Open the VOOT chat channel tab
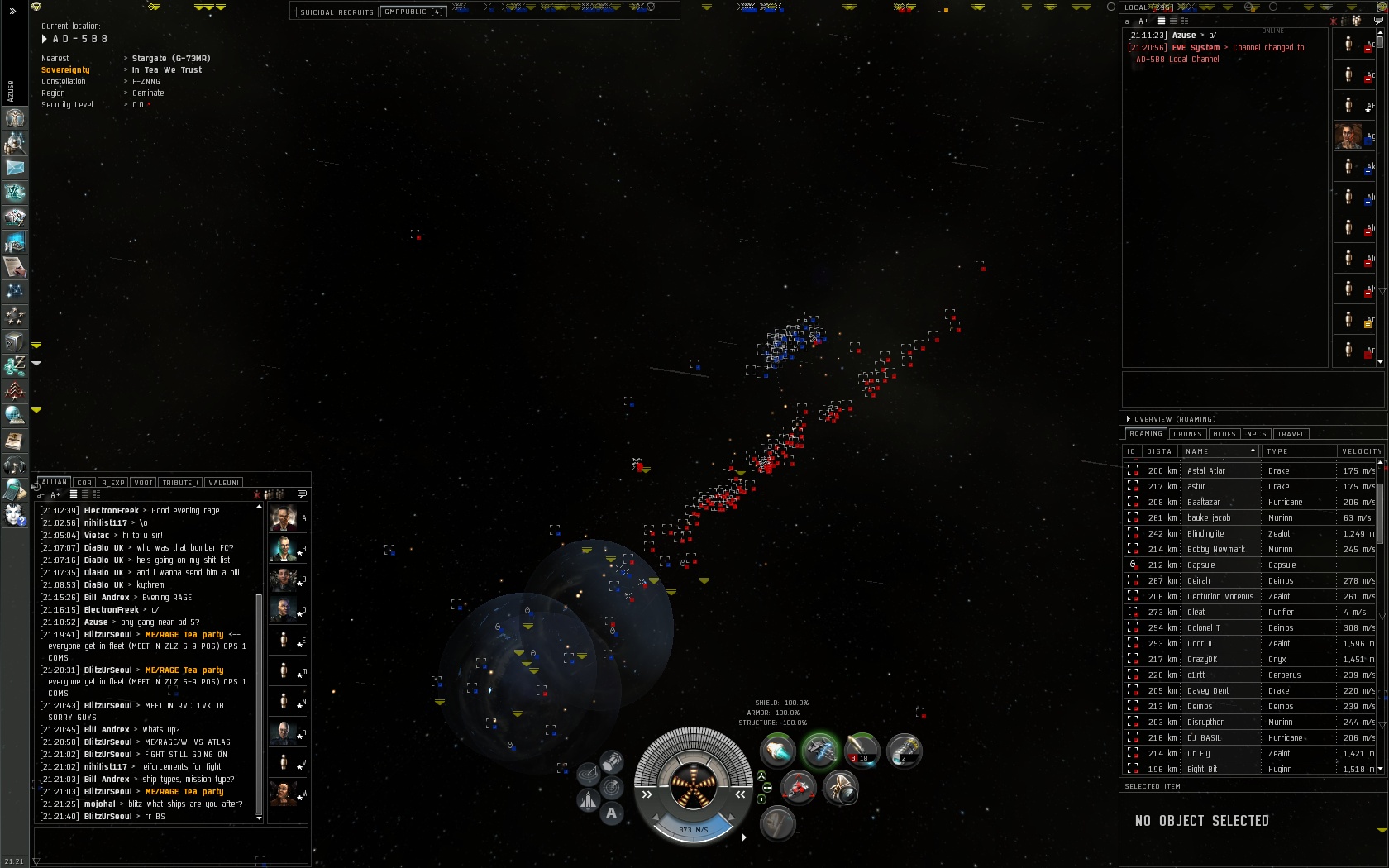The image size is (1389, 868). (x=143, y=483)
